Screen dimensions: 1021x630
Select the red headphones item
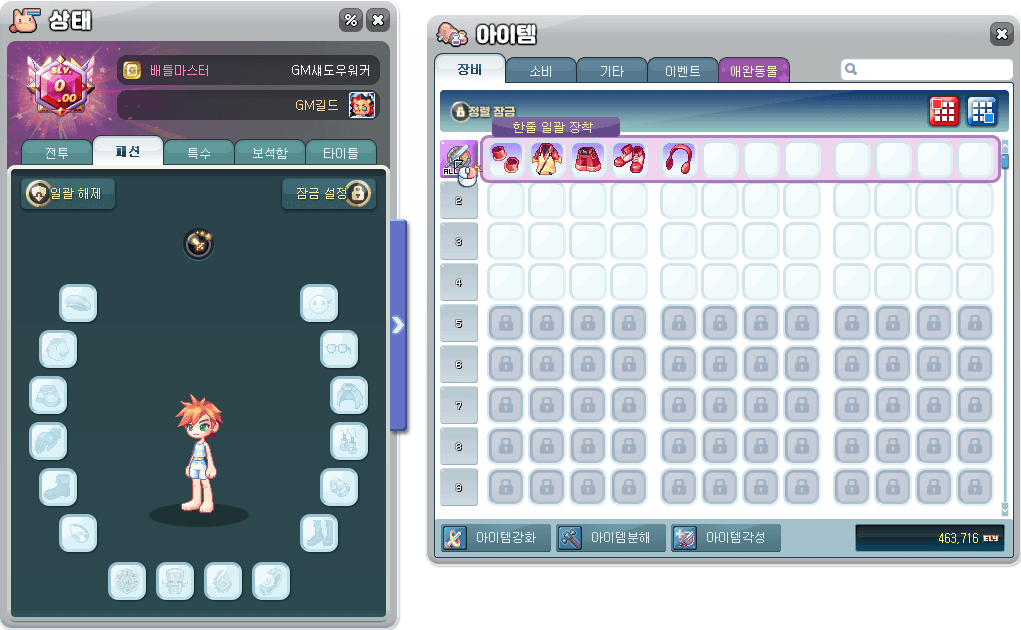pyautogui.click(x=679, y=159)
